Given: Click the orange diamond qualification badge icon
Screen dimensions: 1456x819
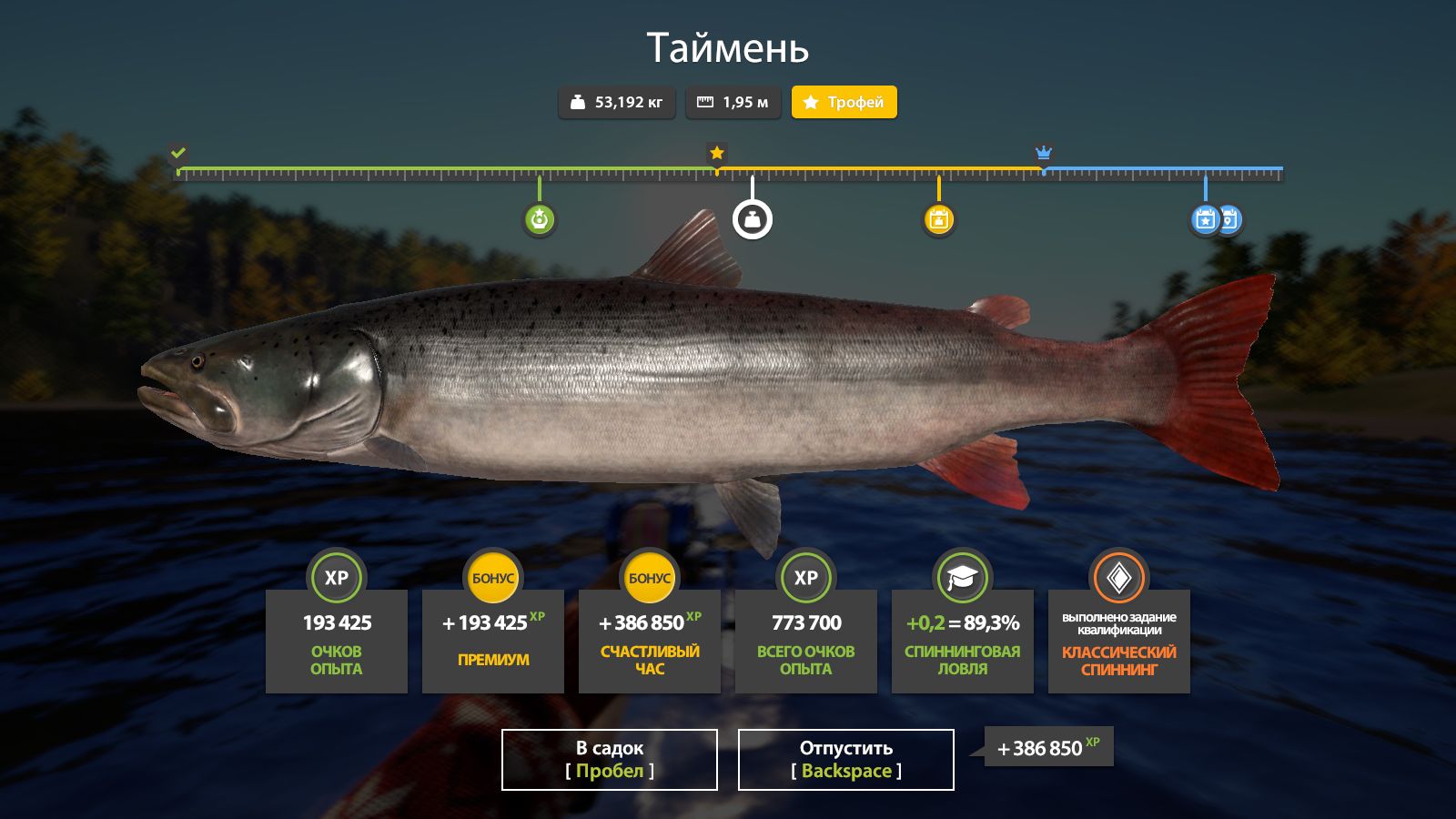Looking at the screenshot, I should pos(1118,577).
